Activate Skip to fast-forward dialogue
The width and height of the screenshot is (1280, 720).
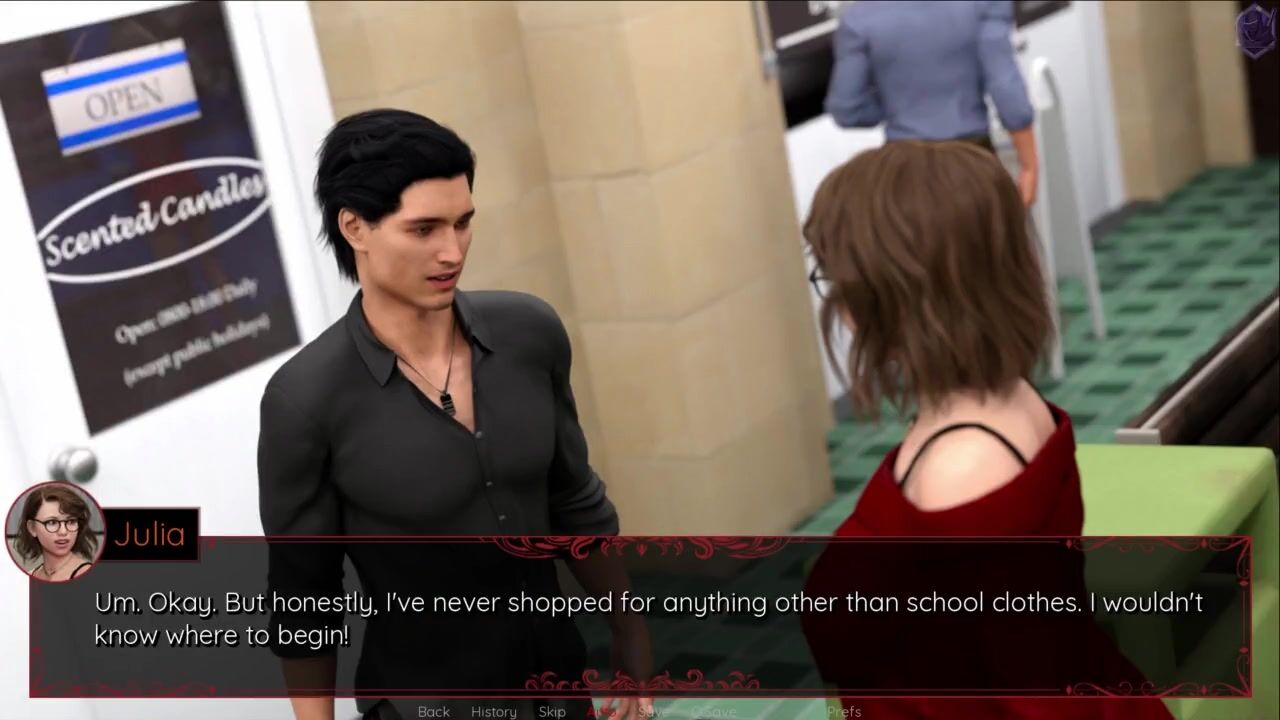coord(552,711)
